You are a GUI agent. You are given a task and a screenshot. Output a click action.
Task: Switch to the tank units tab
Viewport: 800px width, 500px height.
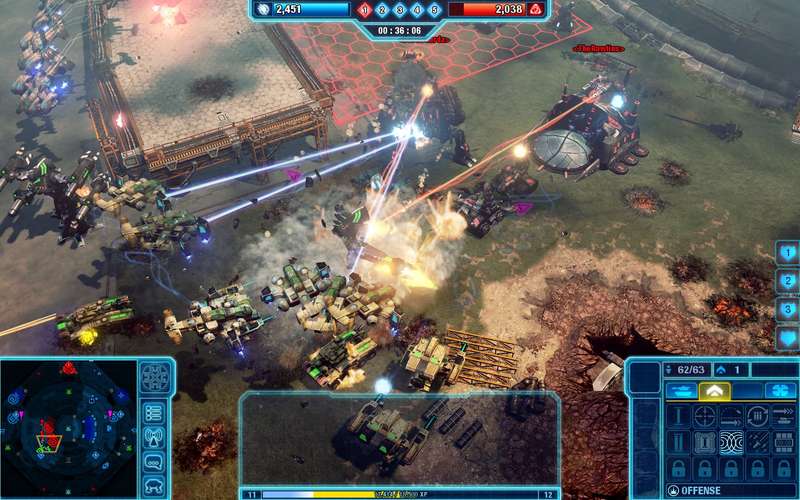point(677,391)
